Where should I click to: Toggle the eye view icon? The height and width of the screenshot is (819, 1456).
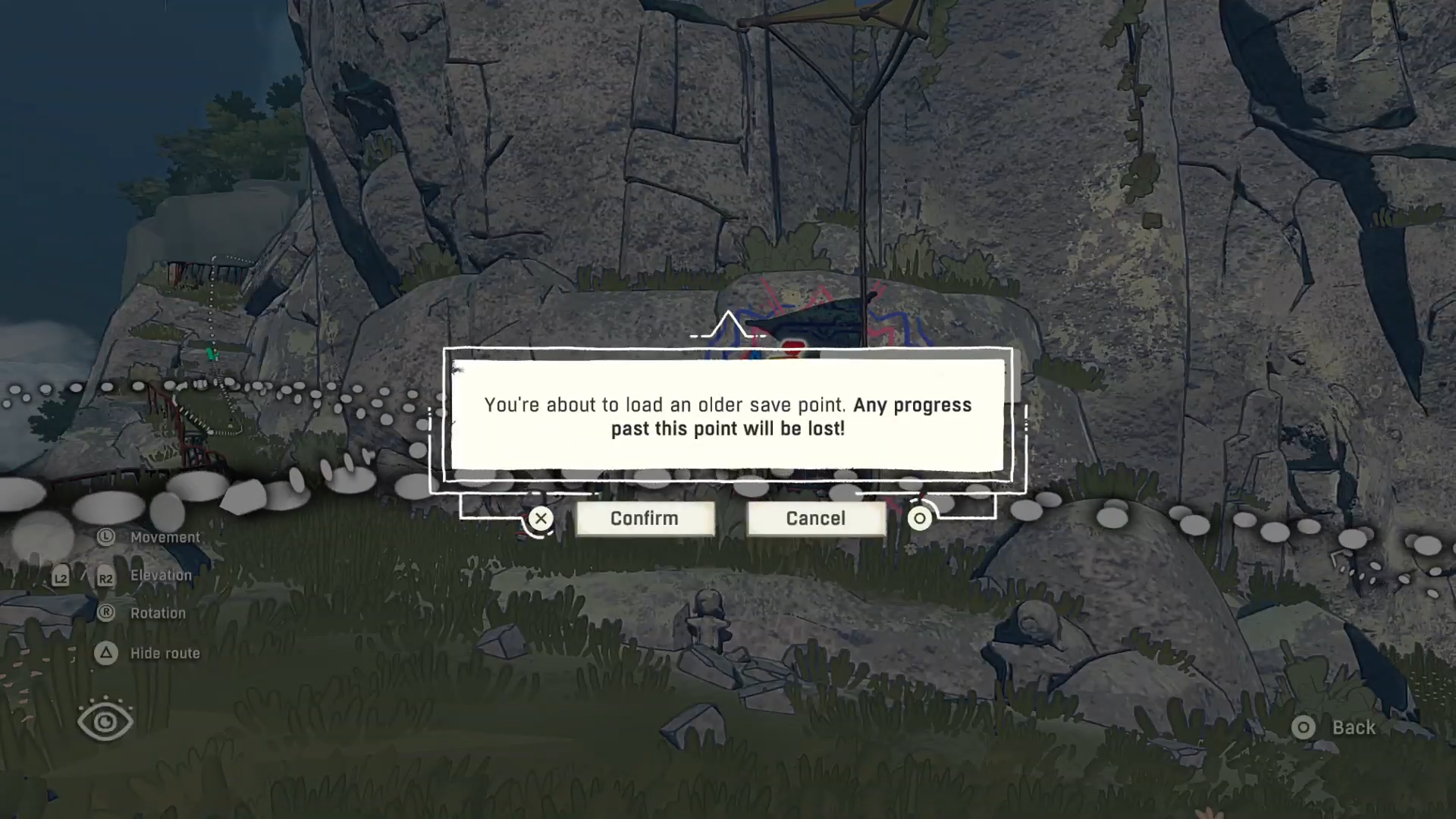(105, 721)
